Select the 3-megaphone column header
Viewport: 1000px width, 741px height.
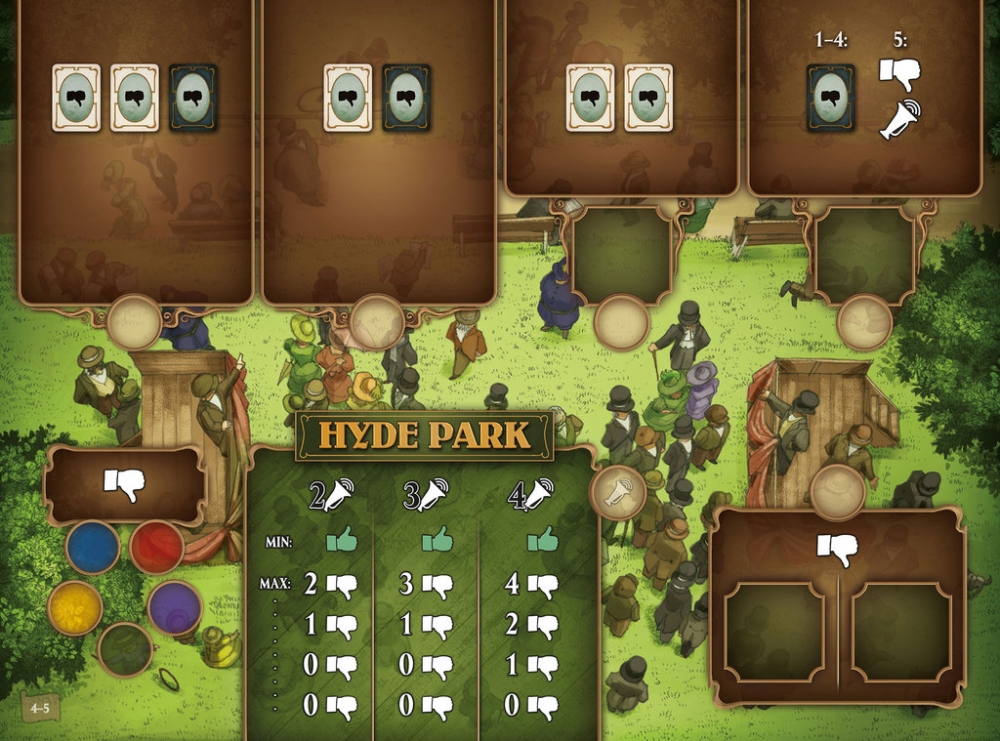pyautogui.click(x=427, y=495)
